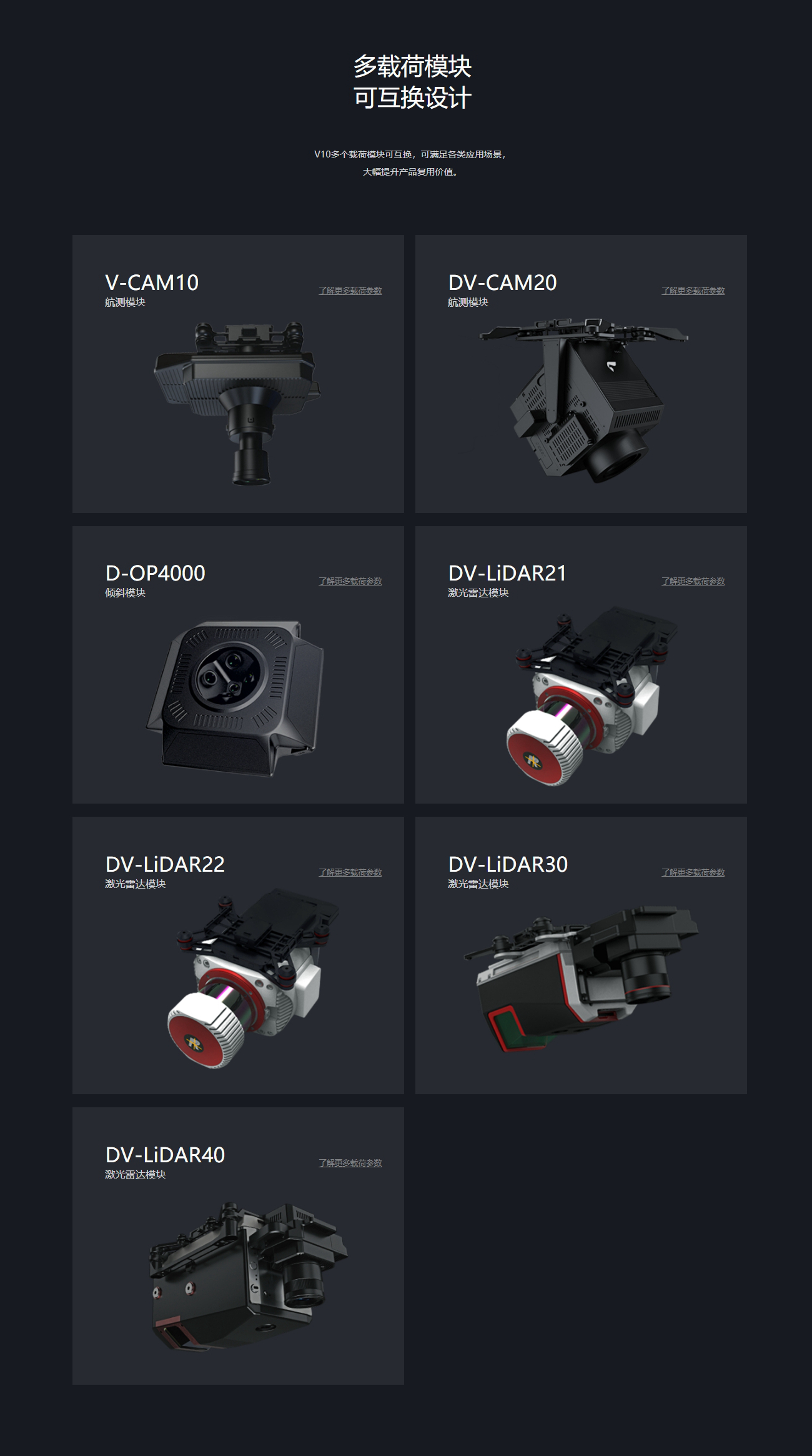Open DV-LiDAR22 payload parameters link
812x1456 pixels.
tap(350, 872)
